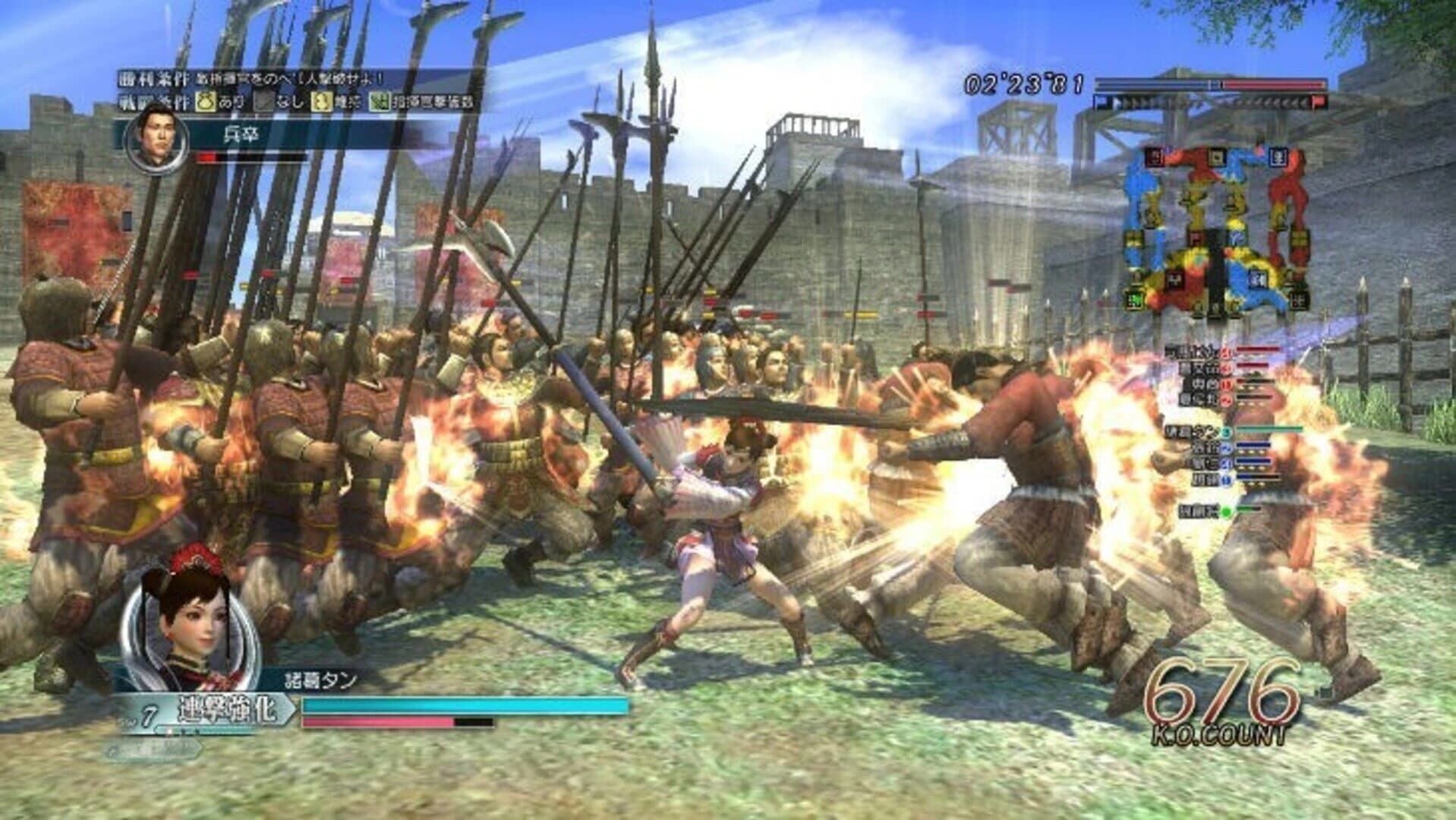
Task: Select the shield icon beside なし
Action: pyautogui.click(x=262, y=102)
